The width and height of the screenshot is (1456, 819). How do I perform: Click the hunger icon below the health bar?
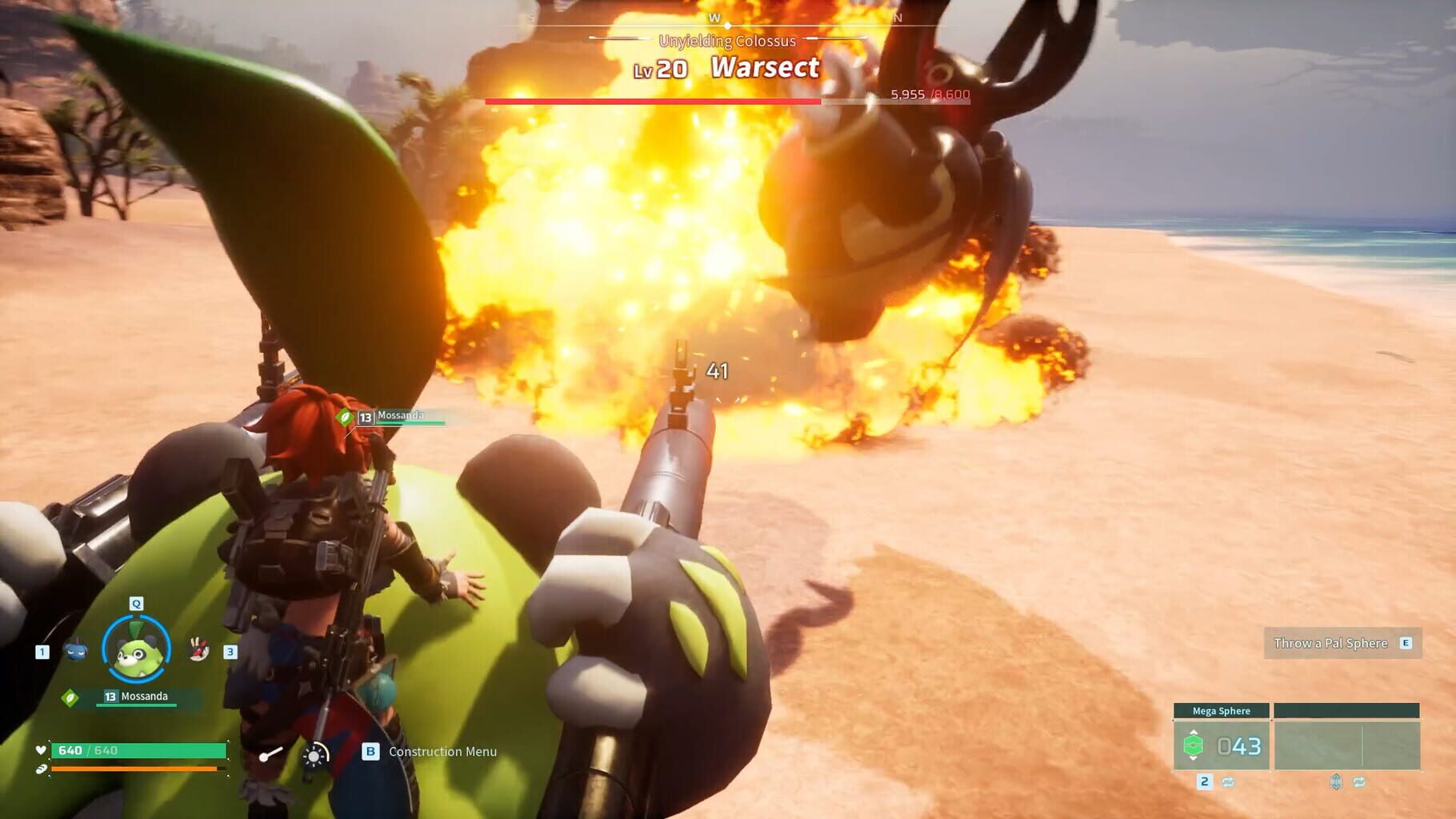pyautogui.click(x=41, y=769)
